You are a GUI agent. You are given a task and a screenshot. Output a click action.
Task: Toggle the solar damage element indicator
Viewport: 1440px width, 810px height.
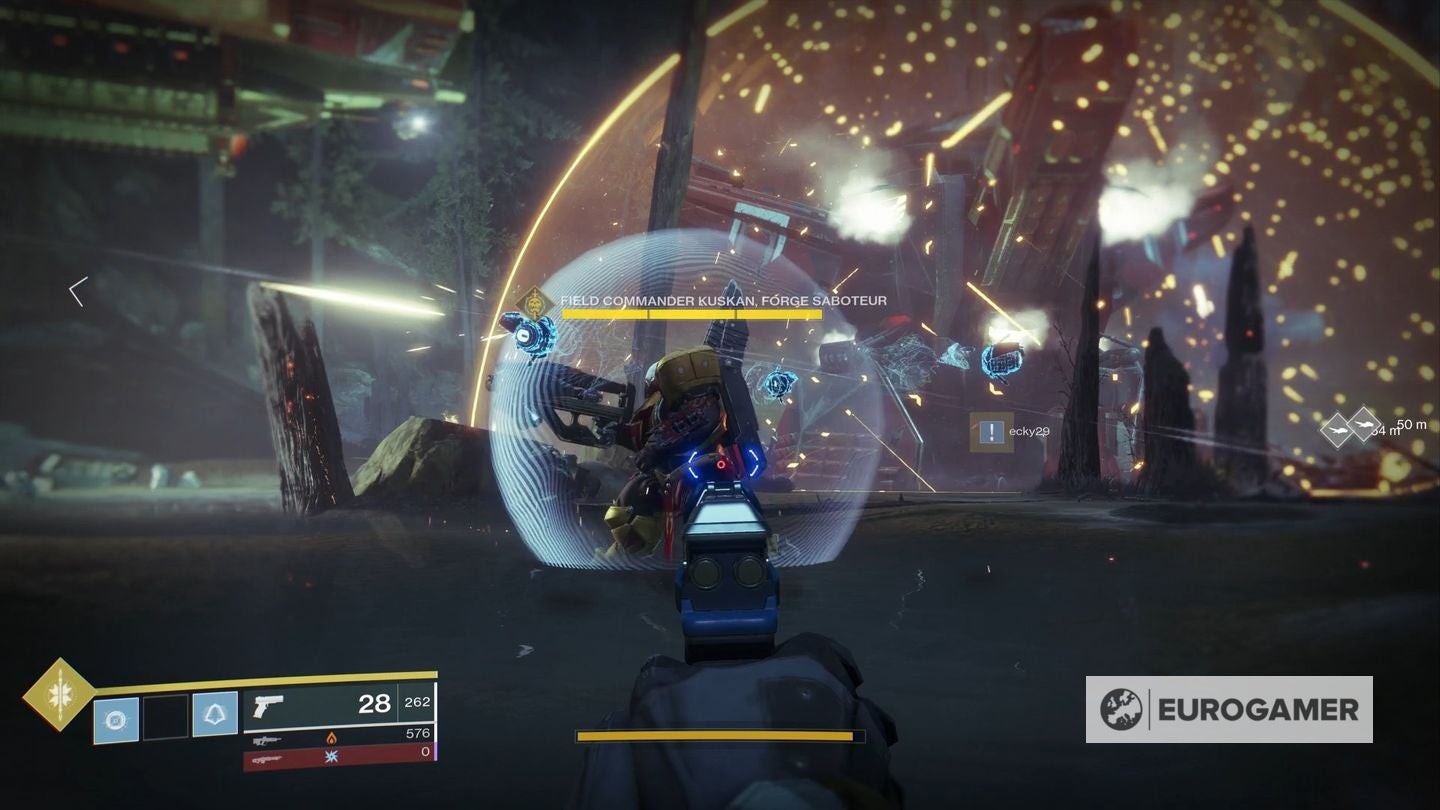coord(332,738)
